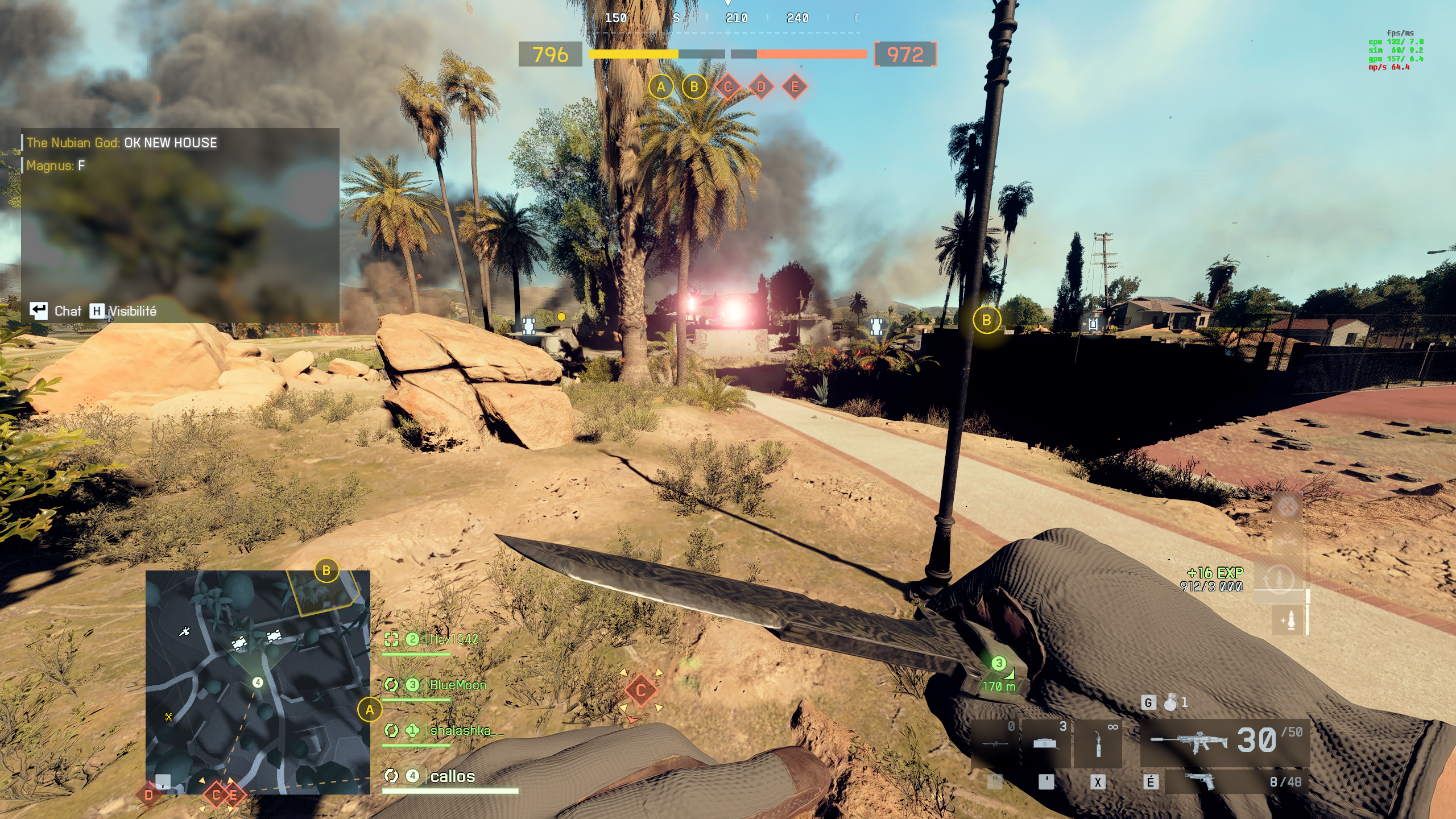Select objective D in the top capture-point row

pos(761,87)
